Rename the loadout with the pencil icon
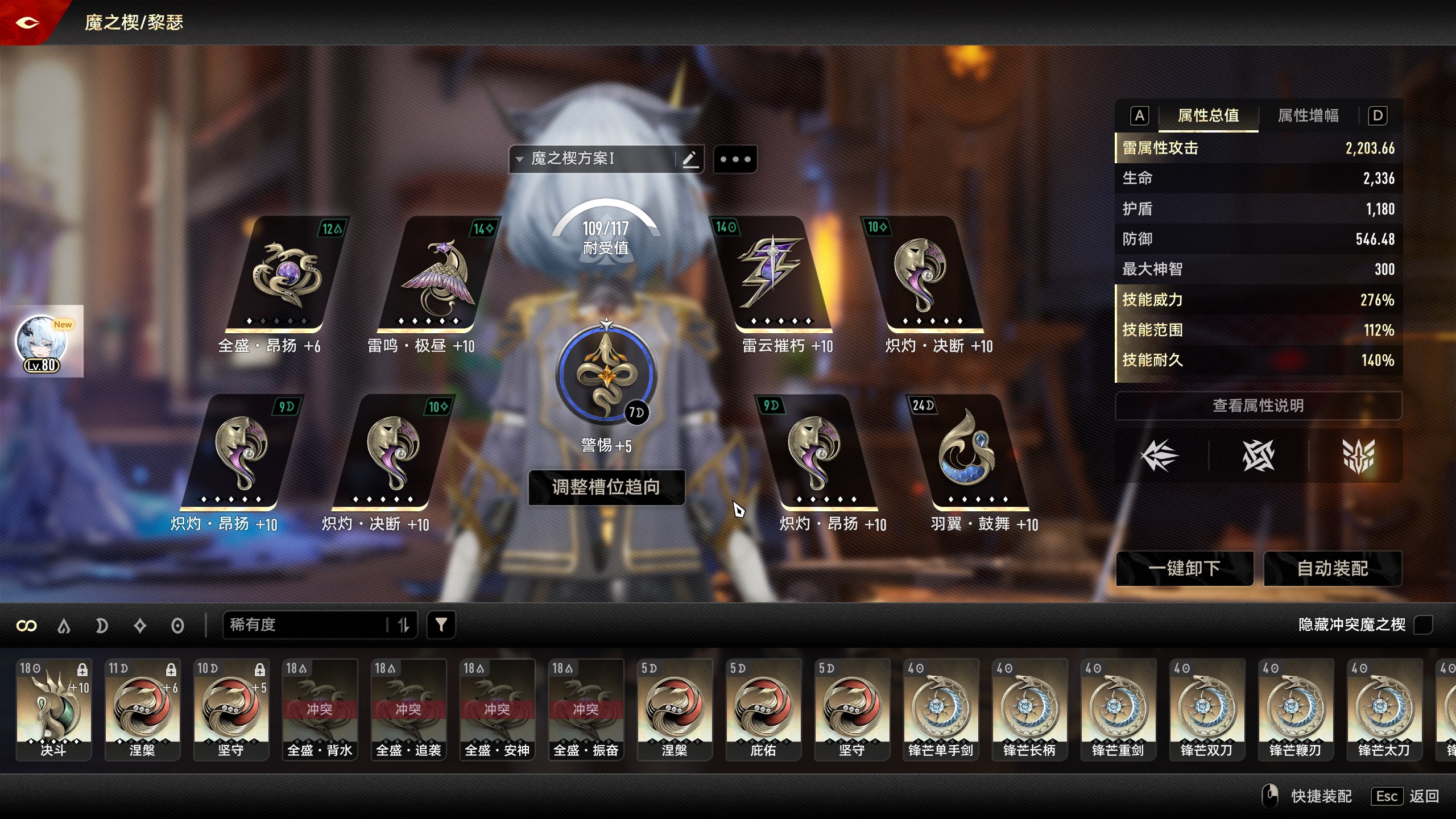The width and height of the screenshot is (1456, 819). tap(690, 159)
